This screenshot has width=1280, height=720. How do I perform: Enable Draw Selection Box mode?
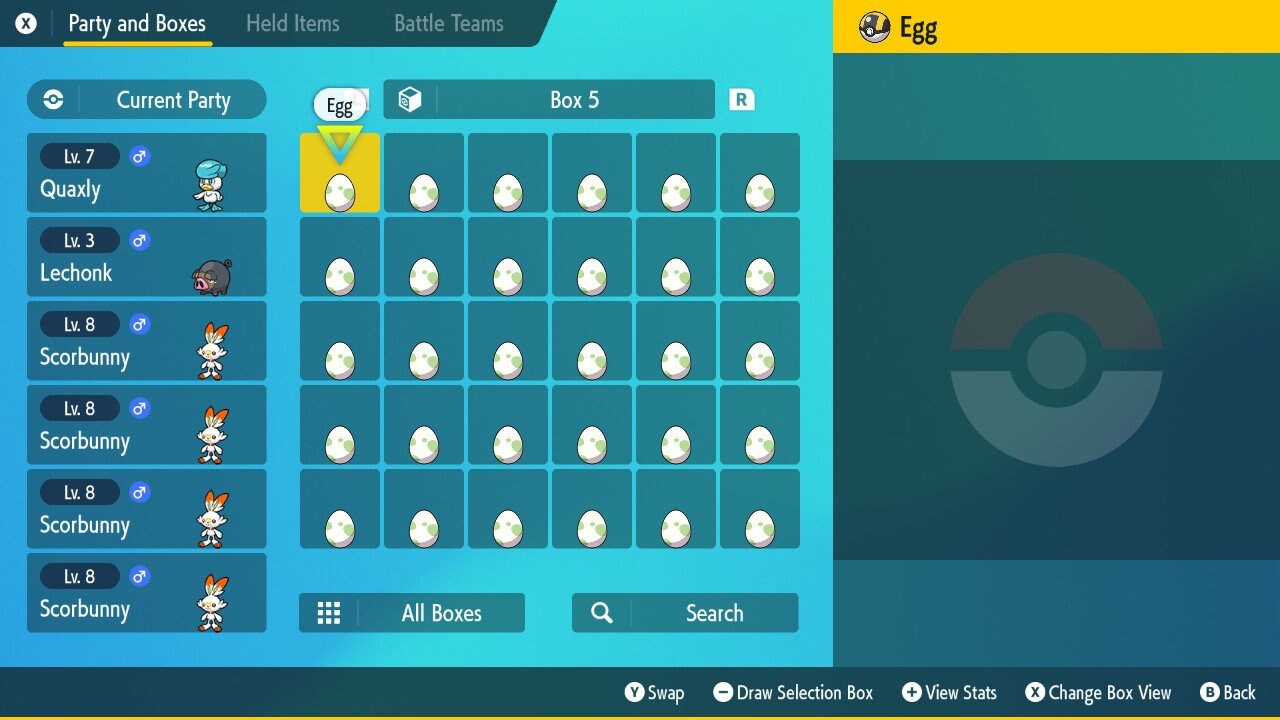point(792,692)
